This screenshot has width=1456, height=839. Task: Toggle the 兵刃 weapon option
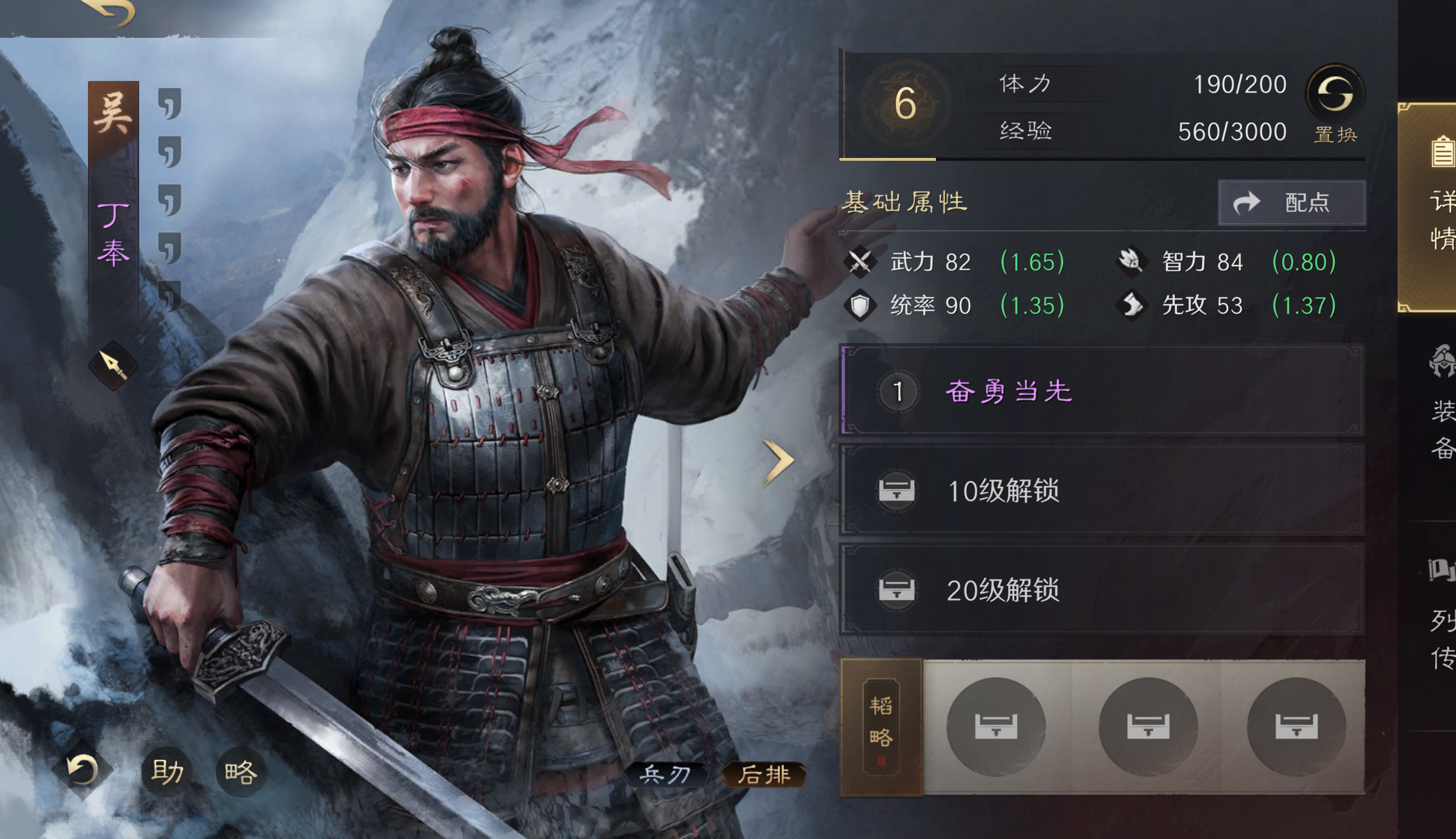point(667,775)
